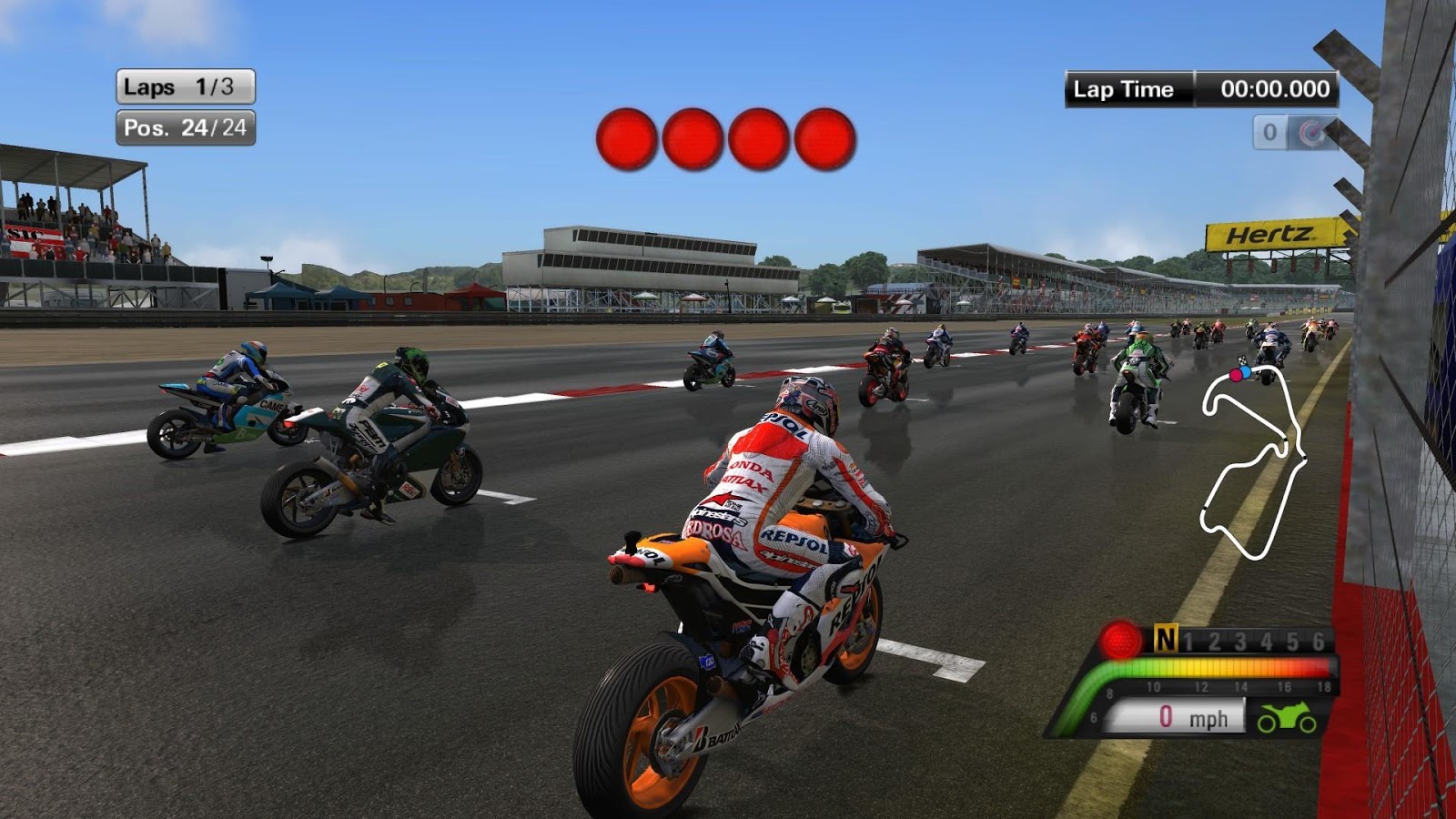1456x819 pixels.
Task: Select the Lap Time header label
Action: (x=1128, y=89)
